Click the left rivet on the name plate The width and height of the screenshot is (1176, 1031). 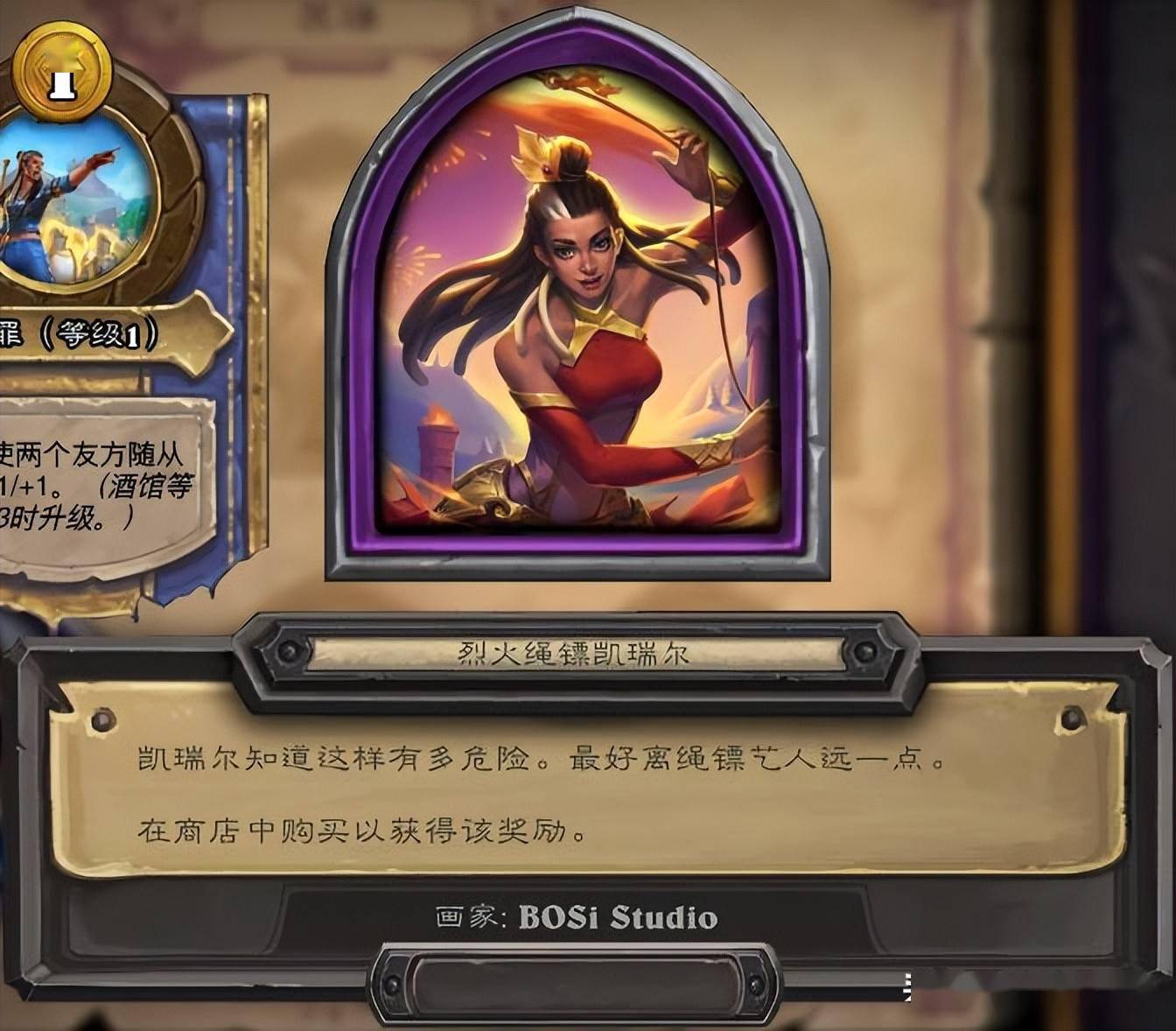(x=289, y=649)
